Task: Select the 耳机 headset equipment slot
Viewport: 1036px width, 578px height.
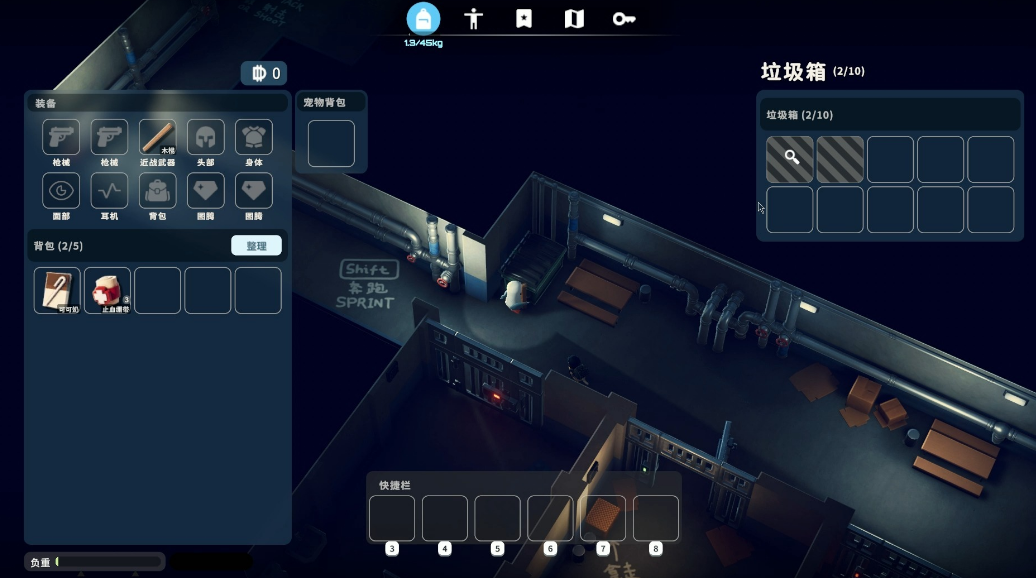Action: (x=109, y=191)
